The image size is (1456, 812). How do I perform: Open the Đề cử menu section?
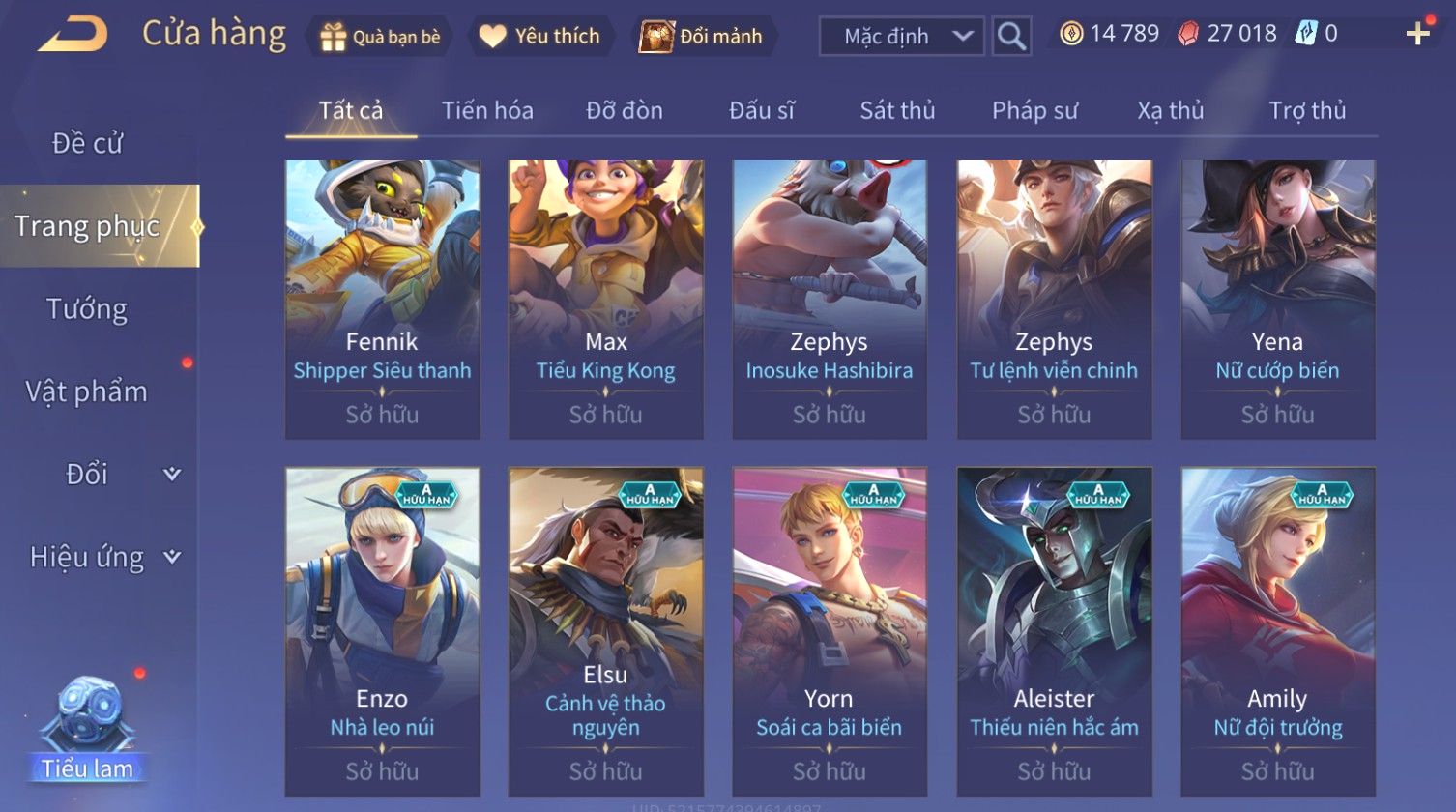coord(87,143)
